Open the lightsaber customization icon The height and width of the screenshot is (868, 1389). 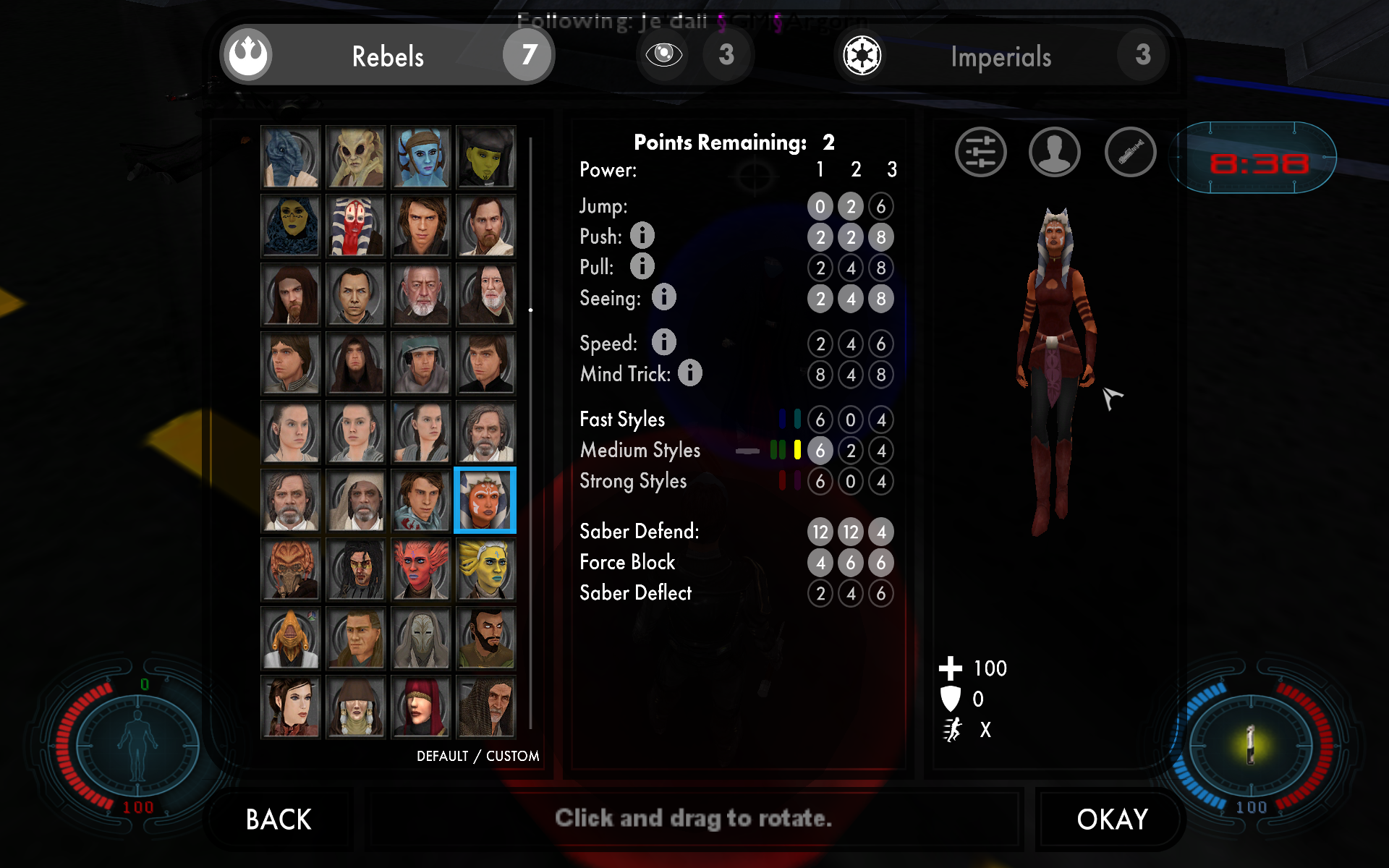coord(1130,153)
